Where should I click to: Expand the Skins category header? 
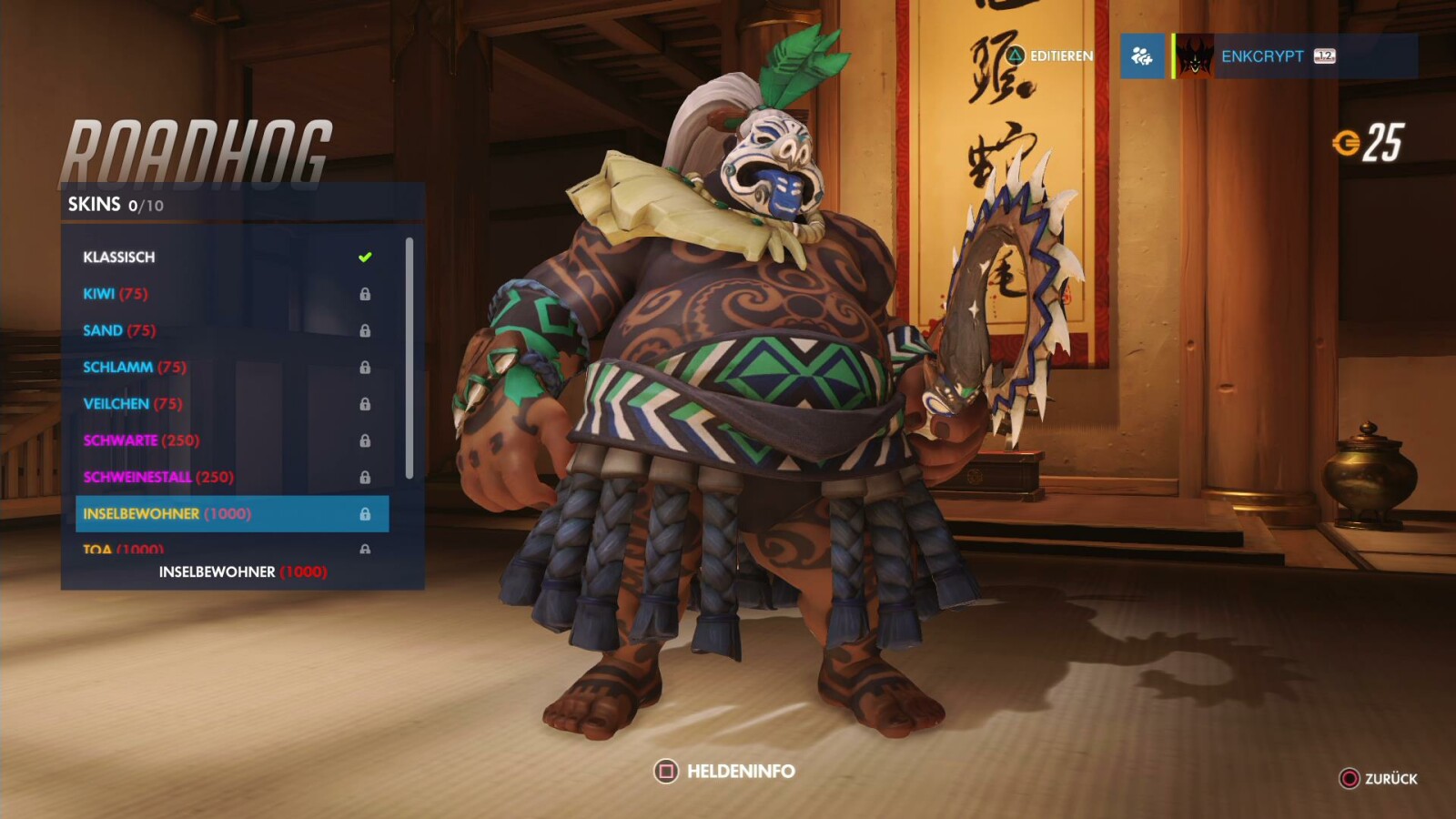pyautogui.click(x=96, y=204)
